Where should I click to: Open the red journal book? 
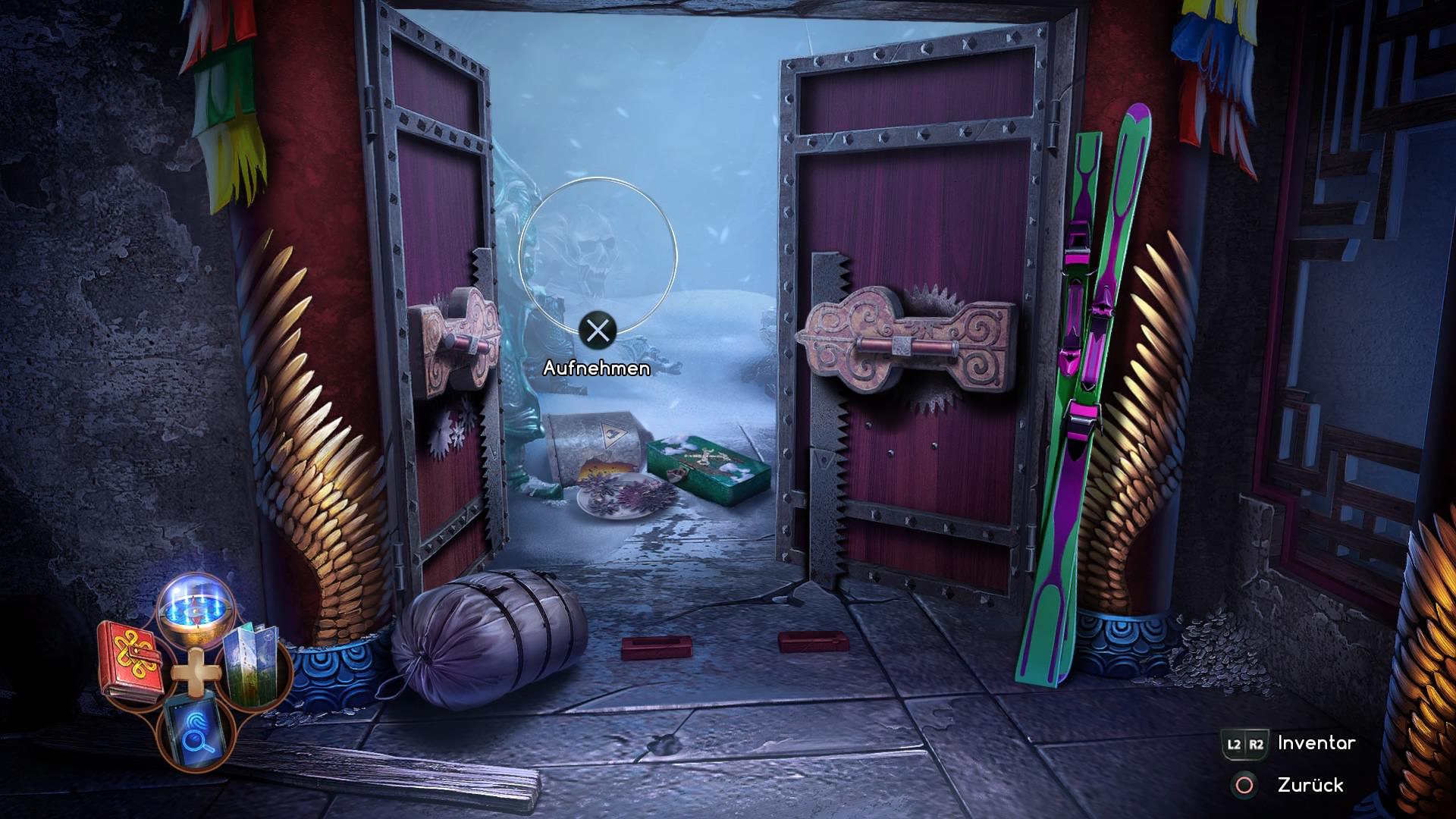point(131,660)
